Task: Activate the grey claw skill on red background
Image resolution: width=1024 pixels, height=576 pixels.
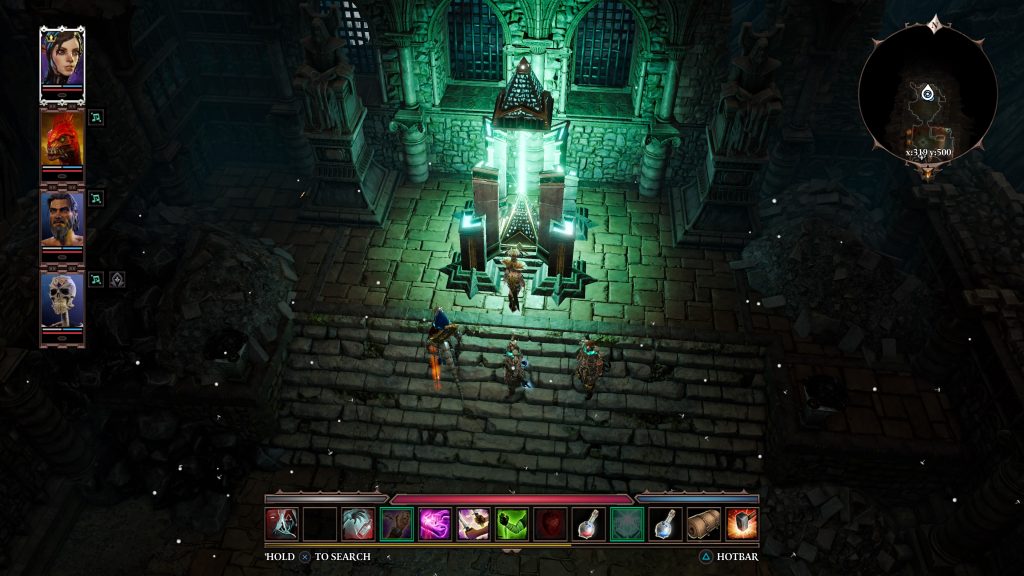Action: point(358,524)
